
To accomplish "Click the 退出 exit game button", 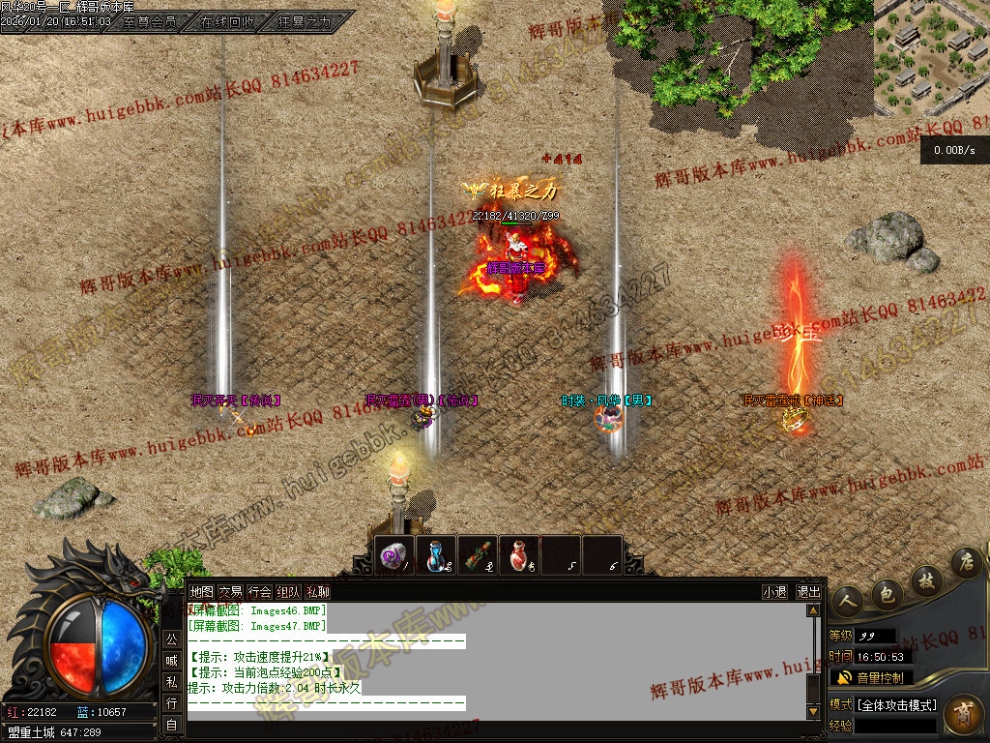I will [808, 592].
